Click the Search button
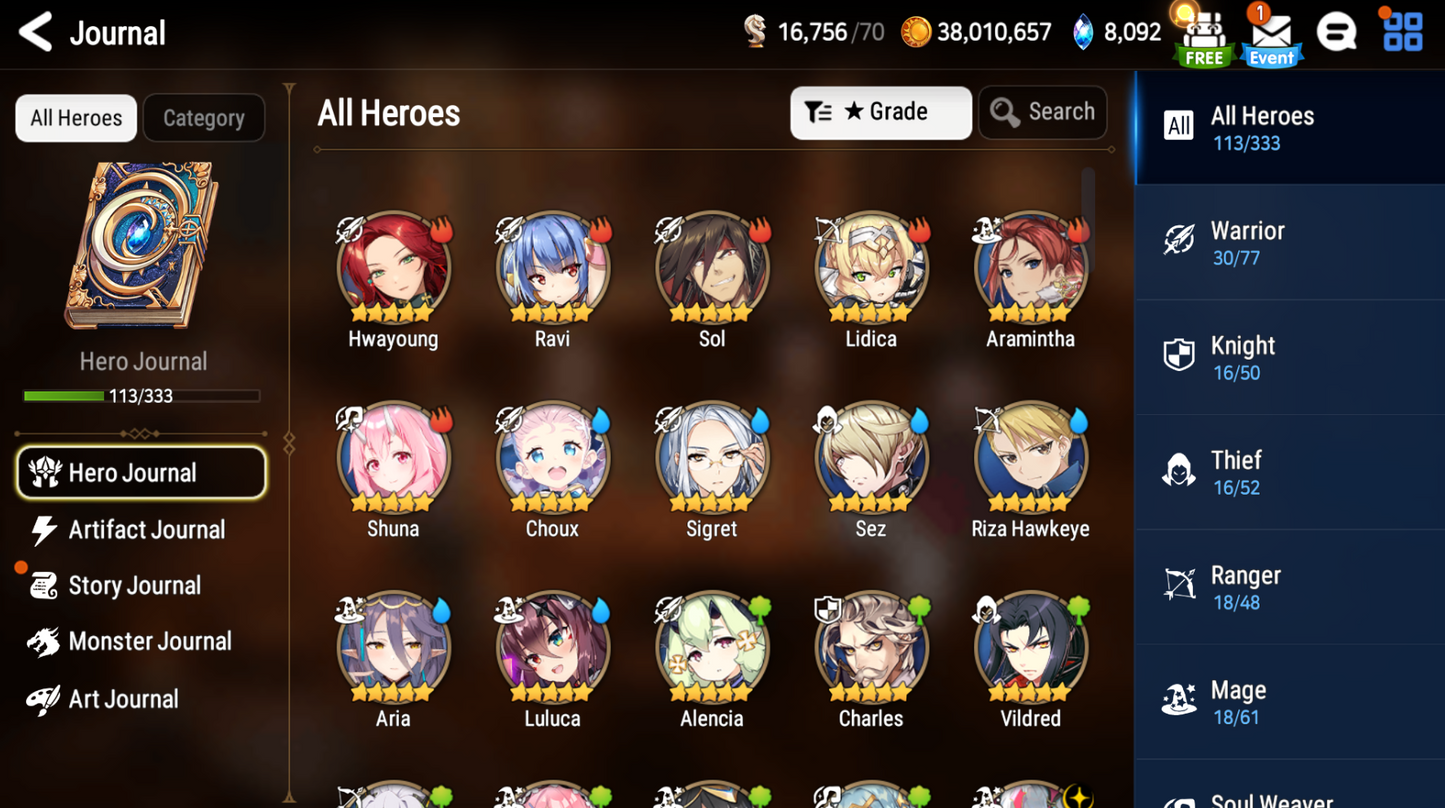This screenshot has height=808, width=1445. (x=1042, y=112)
